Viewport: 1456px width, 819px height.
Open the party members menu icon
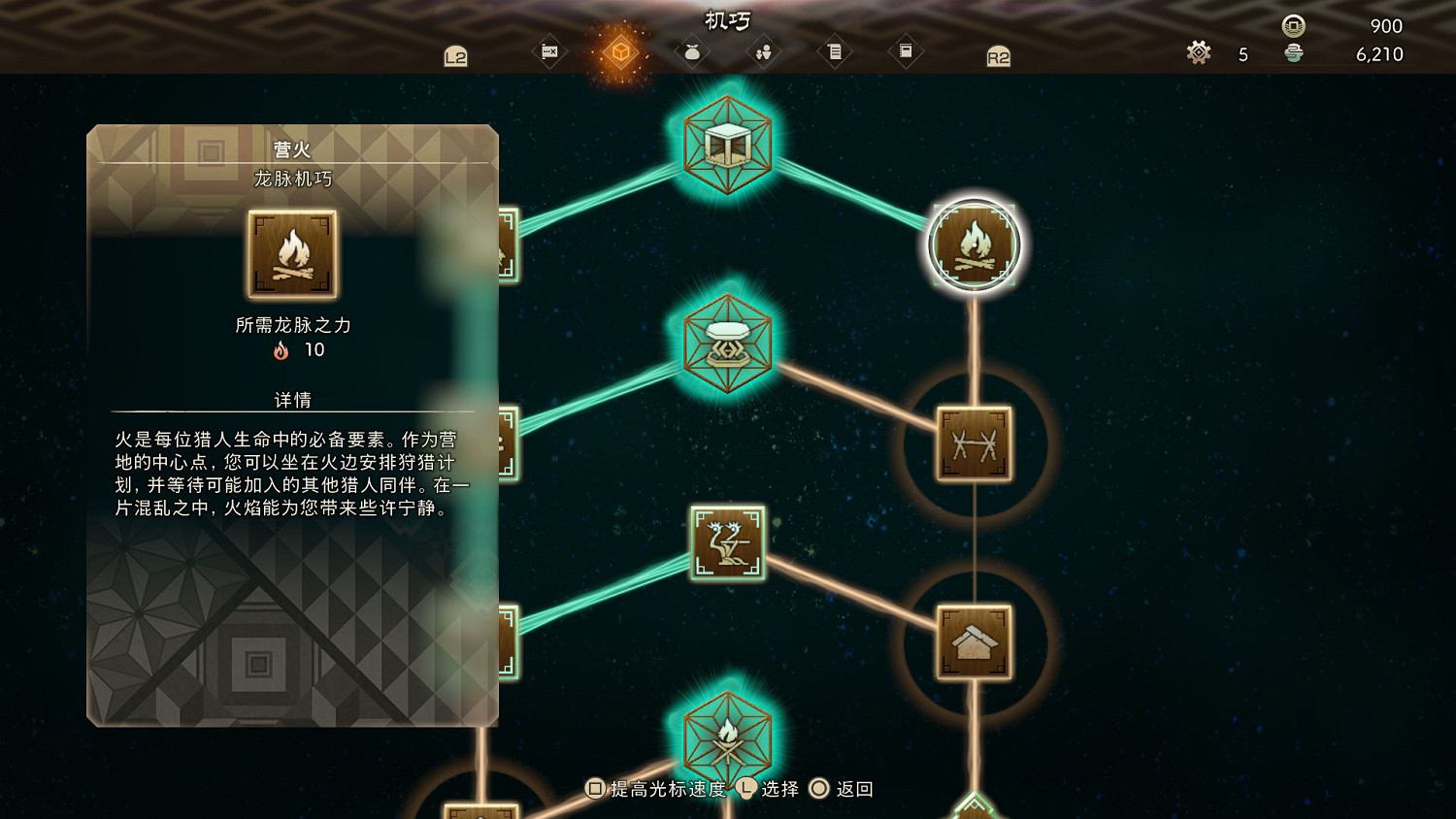point(763,51)
